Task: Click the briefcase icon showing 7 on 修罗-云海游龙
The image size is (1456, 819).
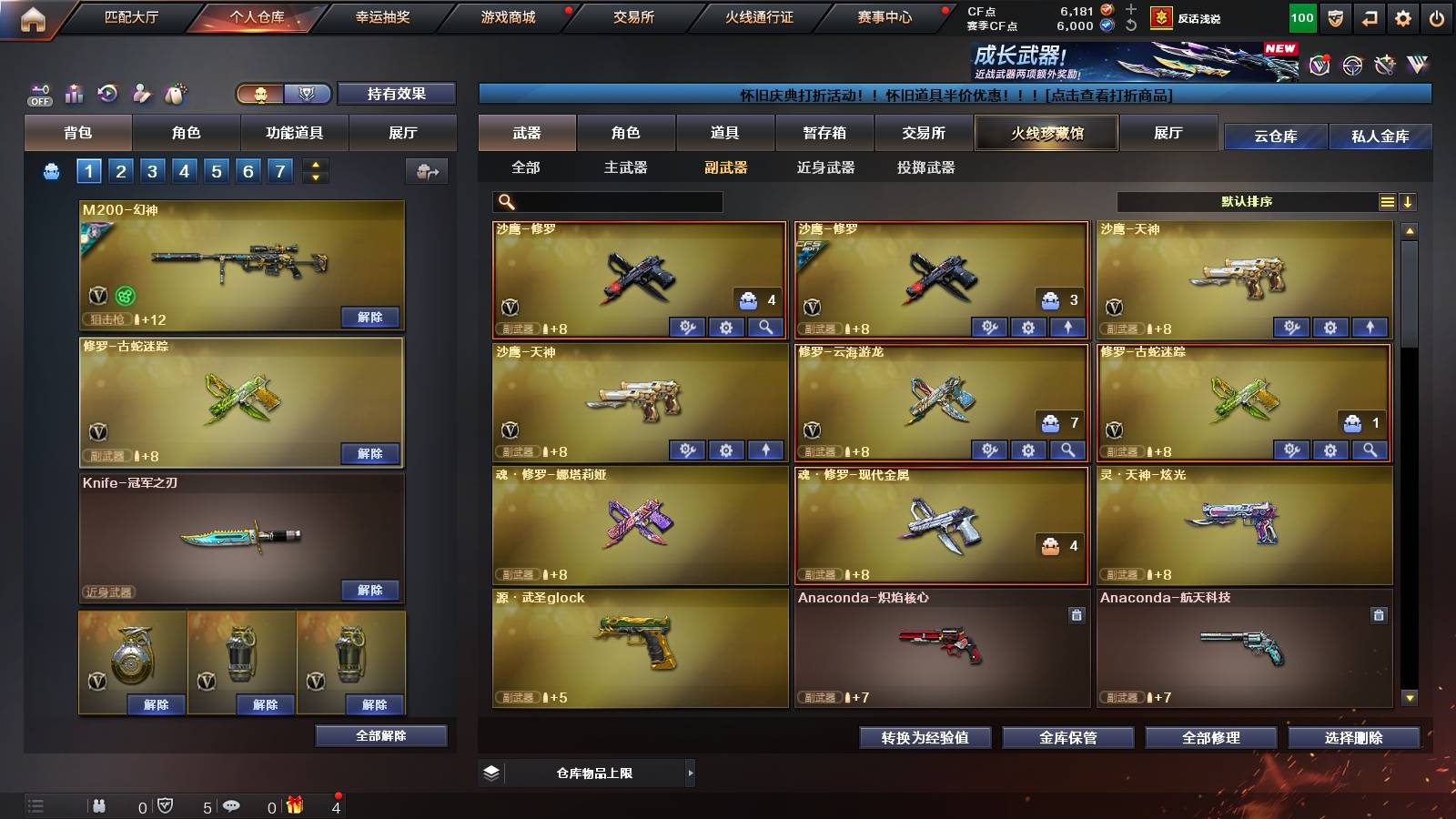Action: (1050, 421)
